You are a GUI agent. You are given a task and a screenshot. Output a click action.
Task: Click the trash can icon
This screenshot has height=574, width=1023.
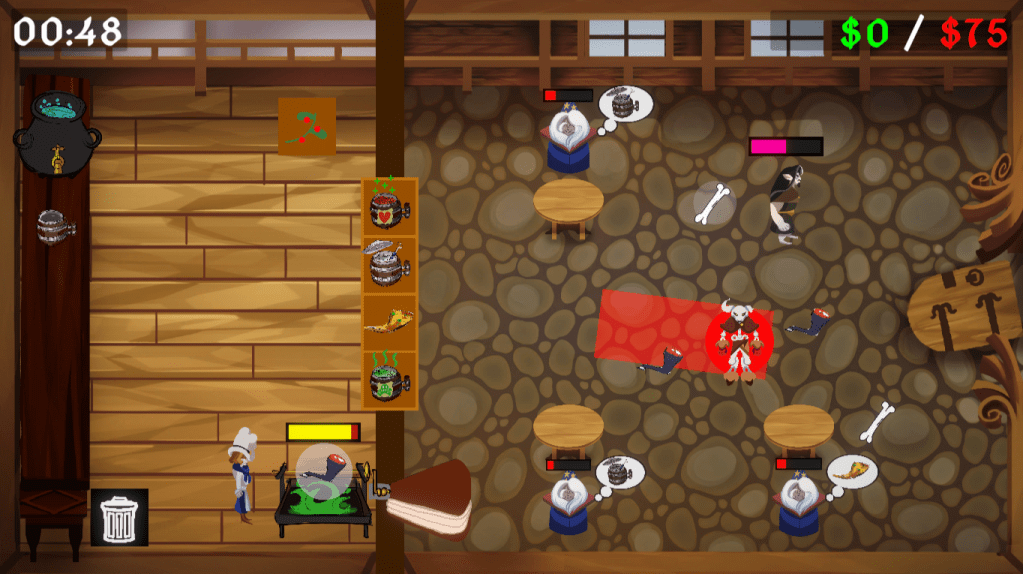(119, 517)
